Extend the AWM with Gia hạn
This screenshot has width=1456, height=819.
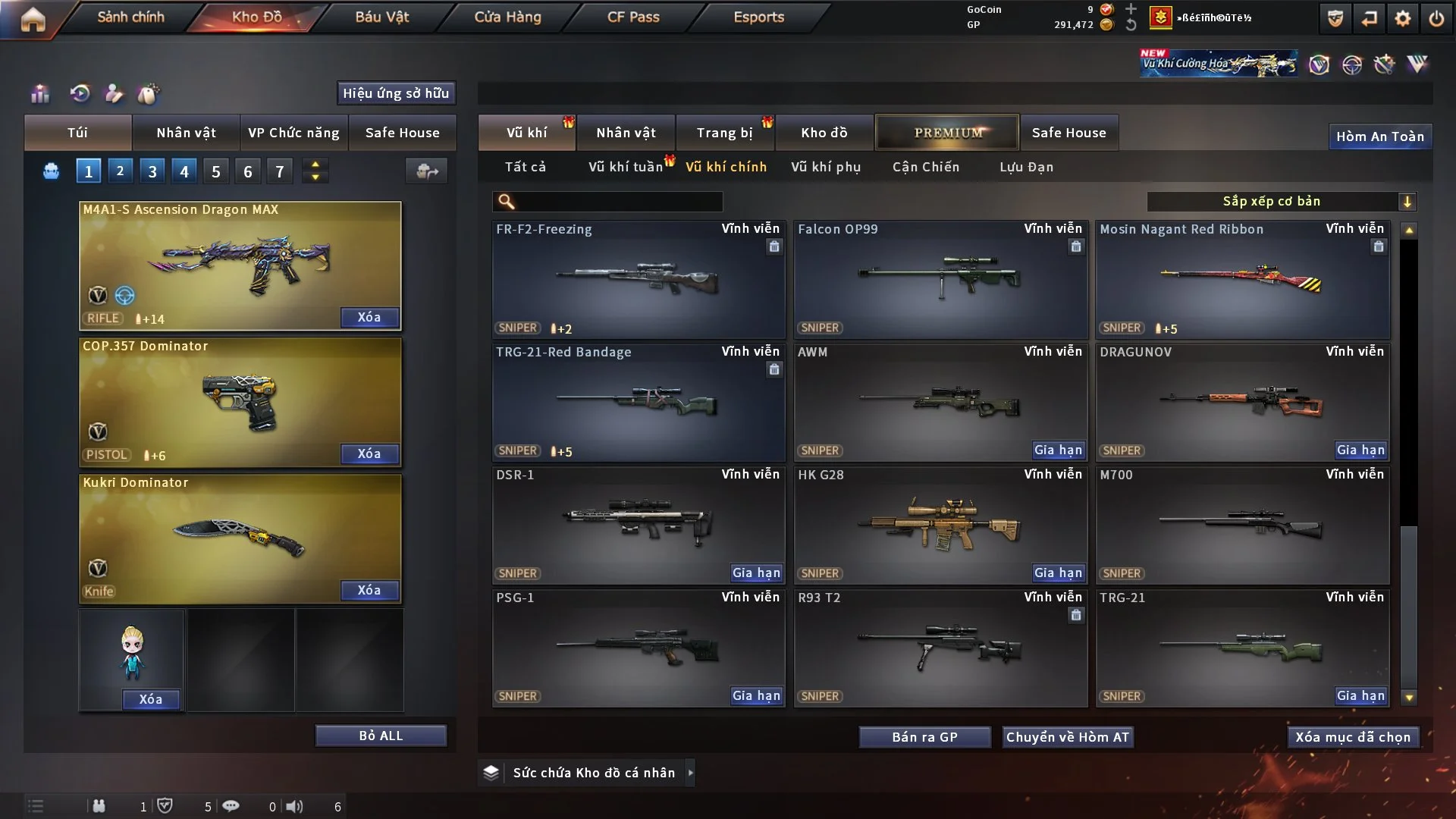coord(1058,450)
